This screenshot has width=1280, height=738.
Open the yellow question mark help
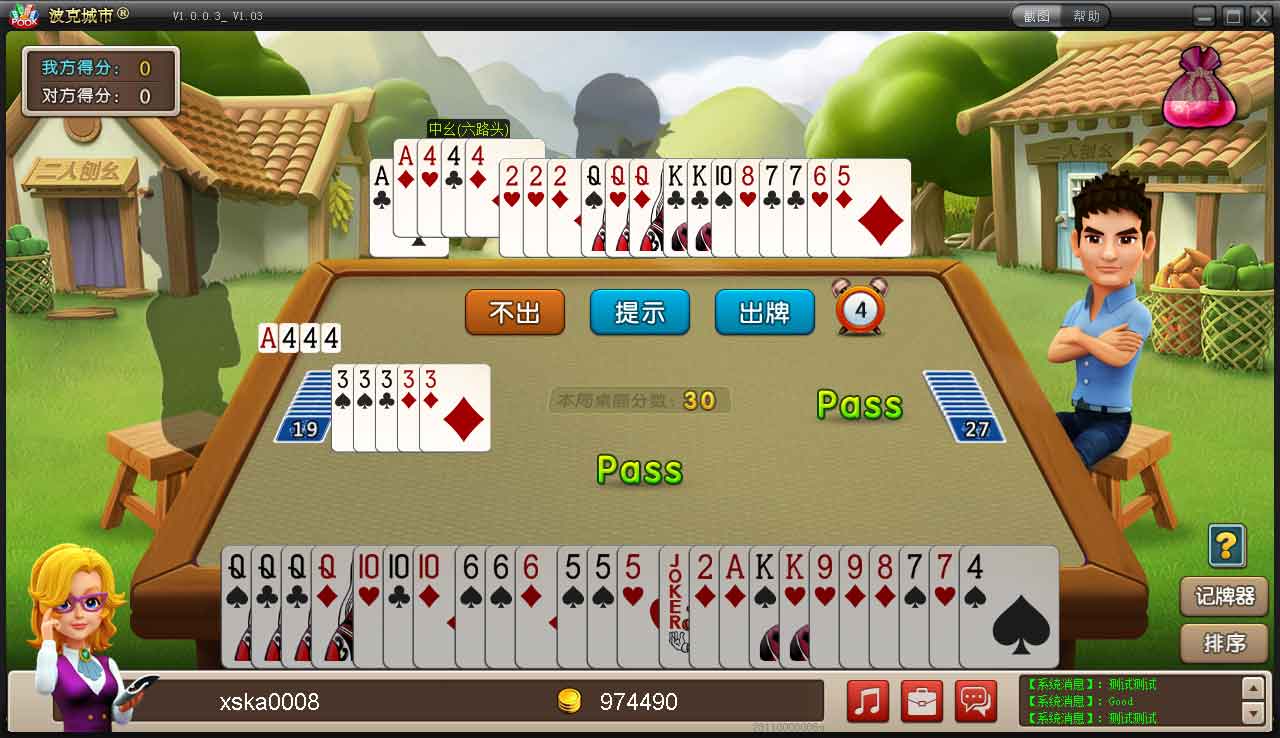pos(1226,545)
